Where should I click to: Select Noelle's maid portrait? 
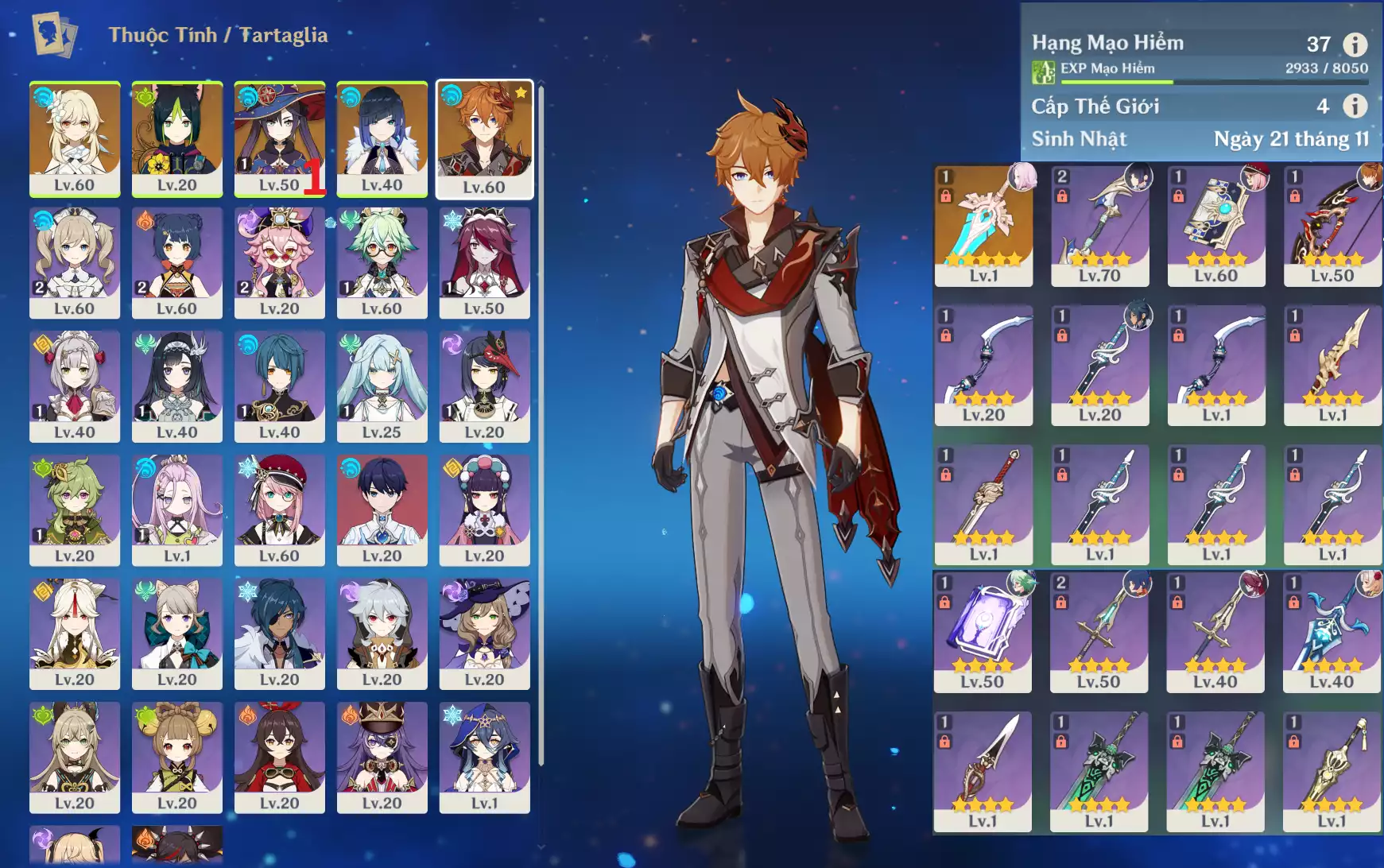[75, 386]
